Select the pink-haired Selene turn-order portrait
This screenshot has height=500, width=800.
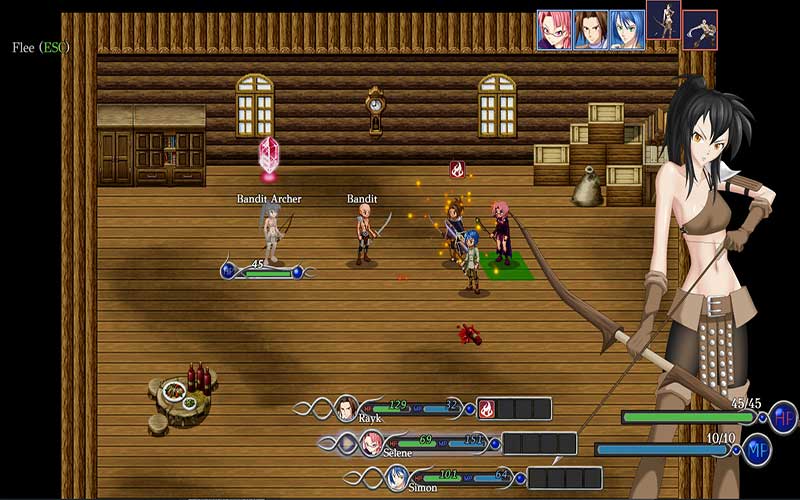click(554, 29)
